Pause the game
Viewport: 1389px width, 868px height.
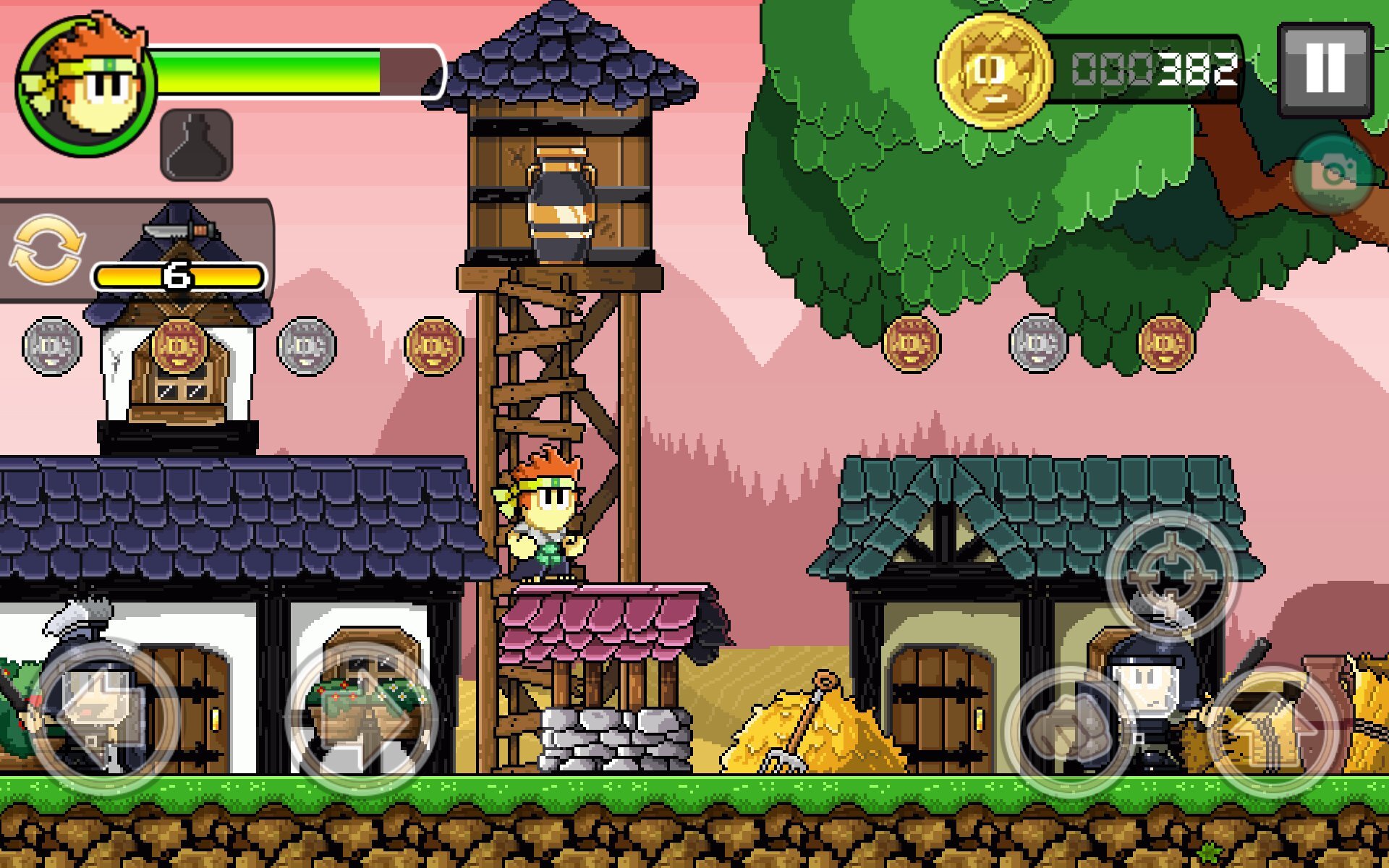click(1325, 69)
